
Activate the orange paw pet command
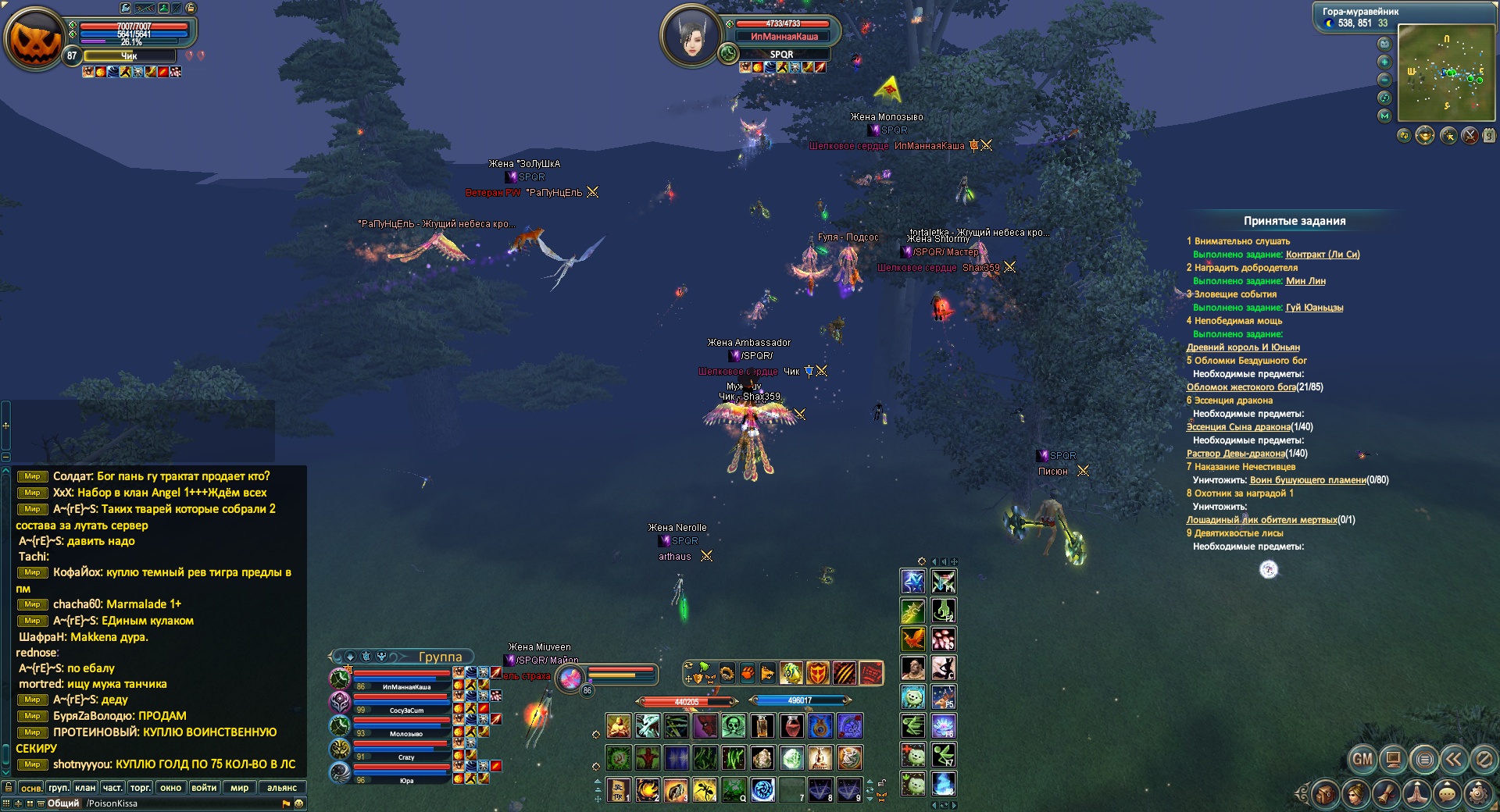[x=748, y=672]
